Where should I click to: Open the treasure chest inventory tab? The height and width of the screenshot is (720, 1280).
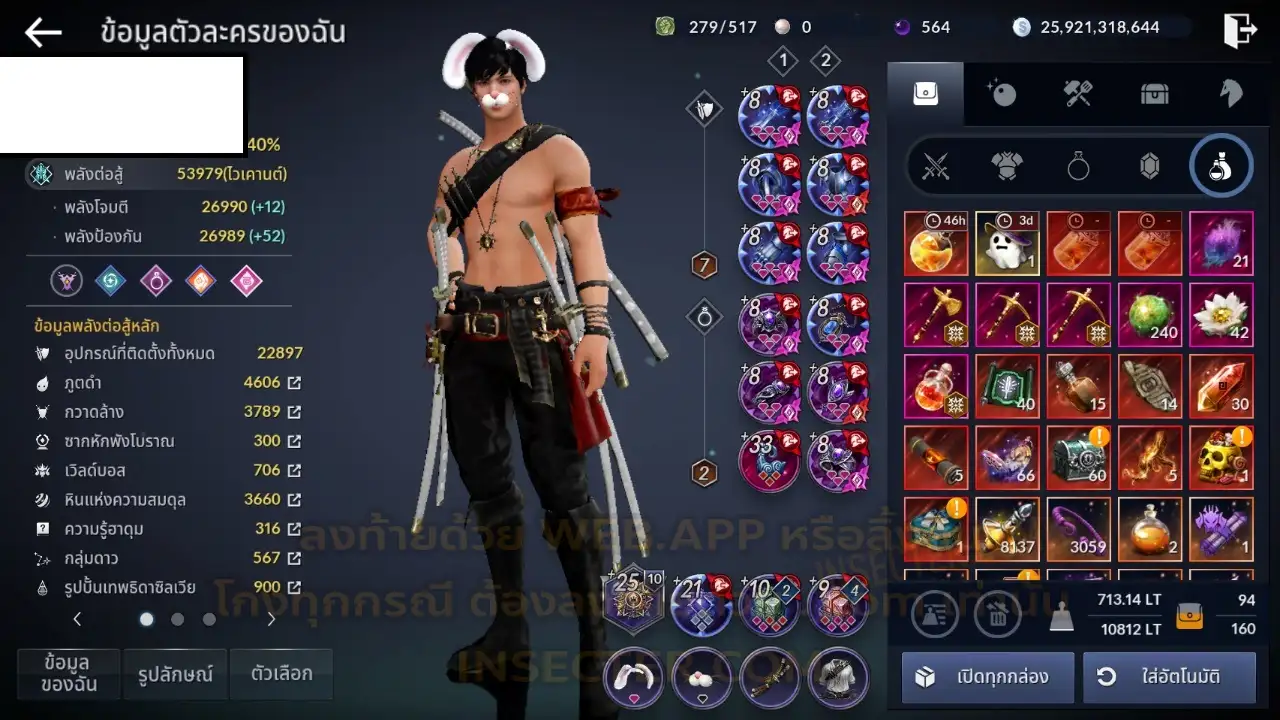point(1154,93)
